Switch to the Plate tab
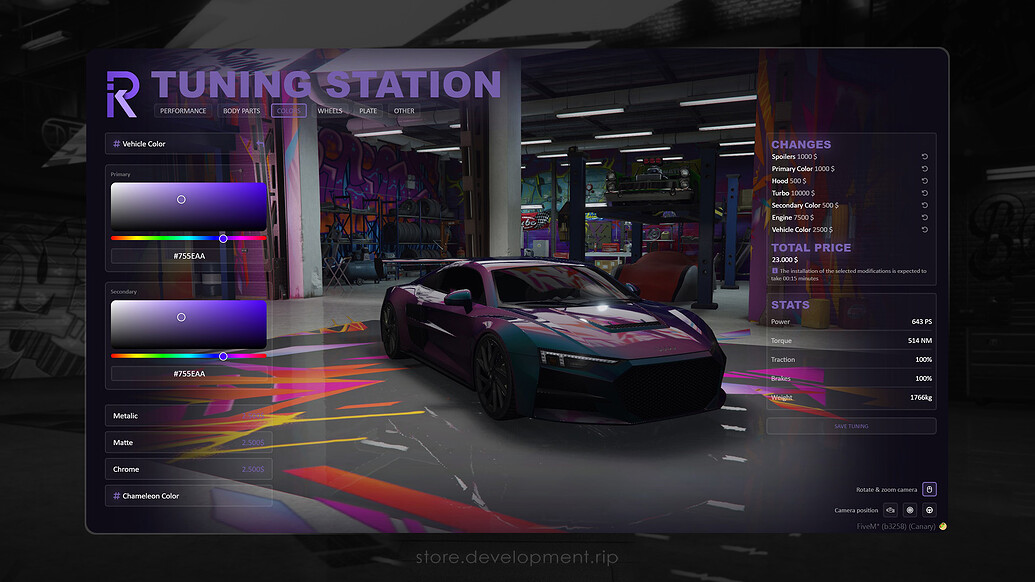This screenshot has width=1035, height=582. pos(368,111)
